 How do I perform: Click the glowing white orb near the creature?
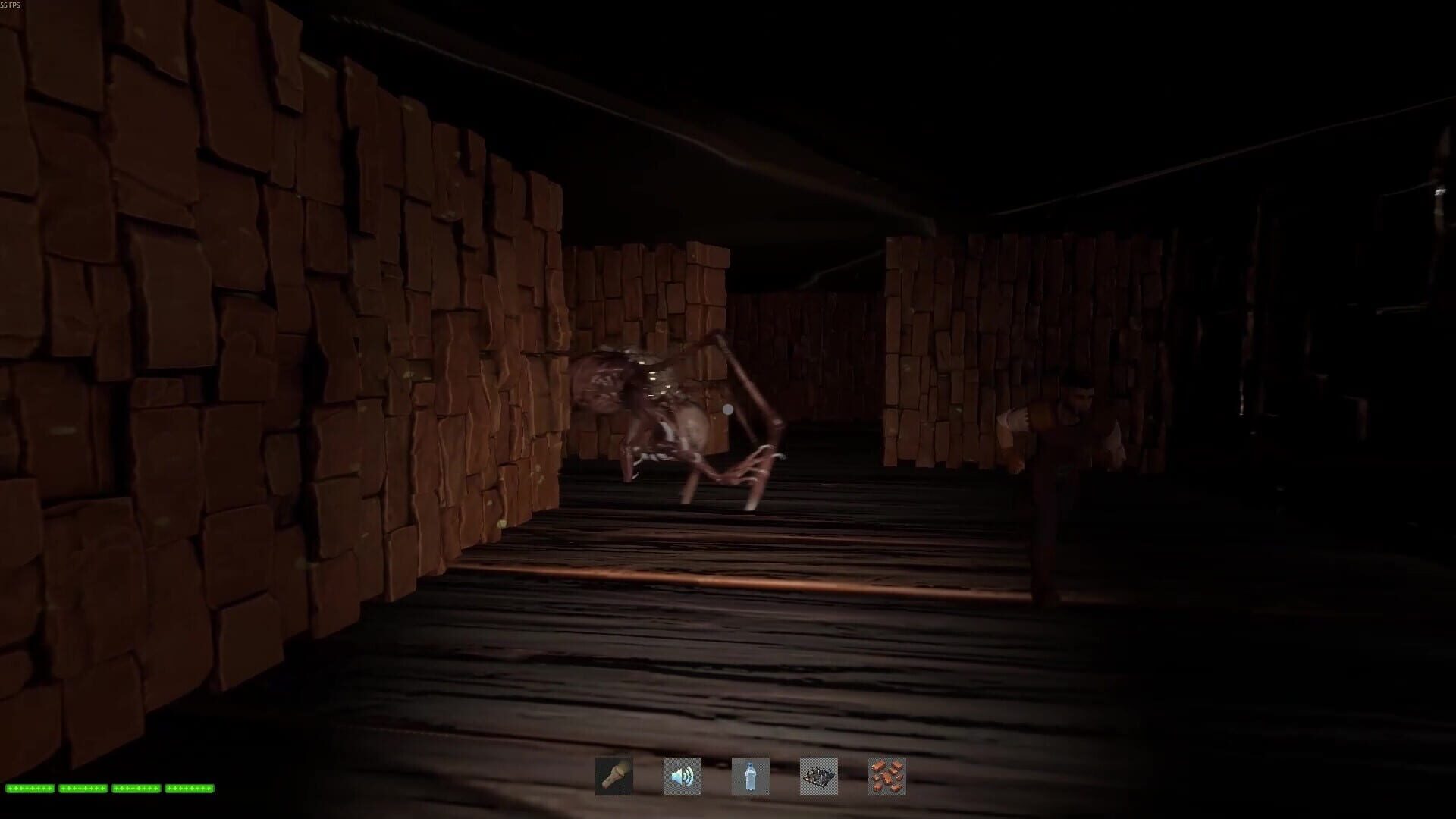[x=726, y=410]
